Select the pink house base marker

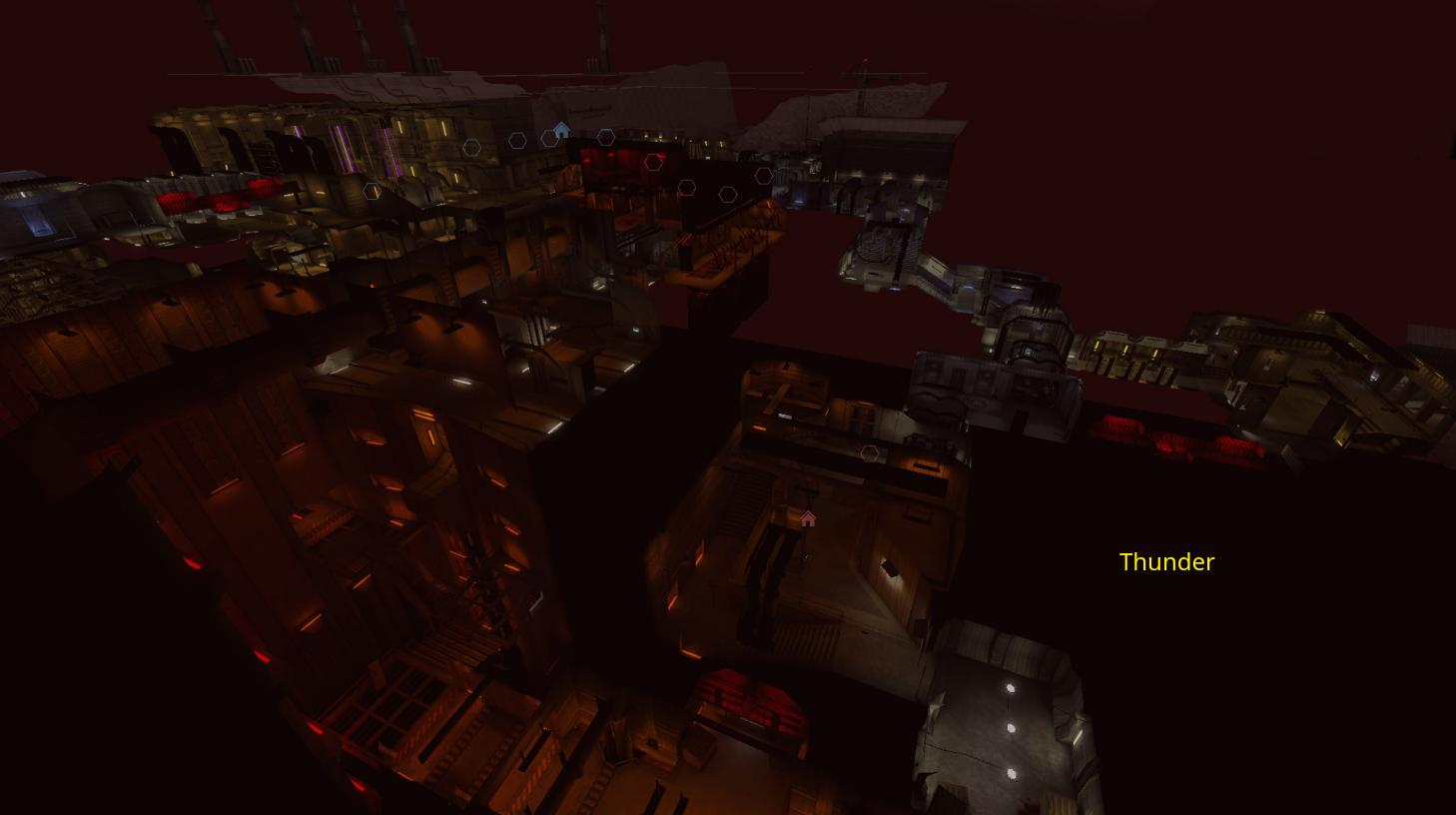coord(808,518)
